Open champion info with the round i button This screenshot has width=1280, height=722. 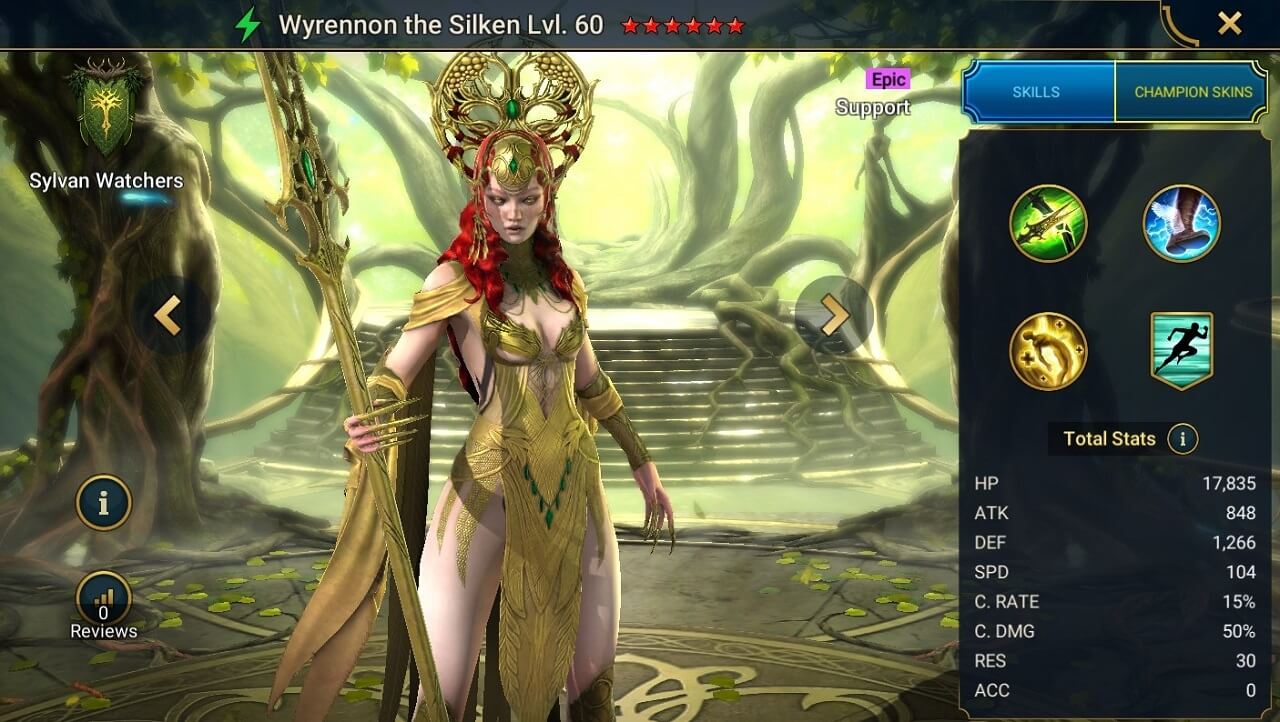[x=103, y=503]
